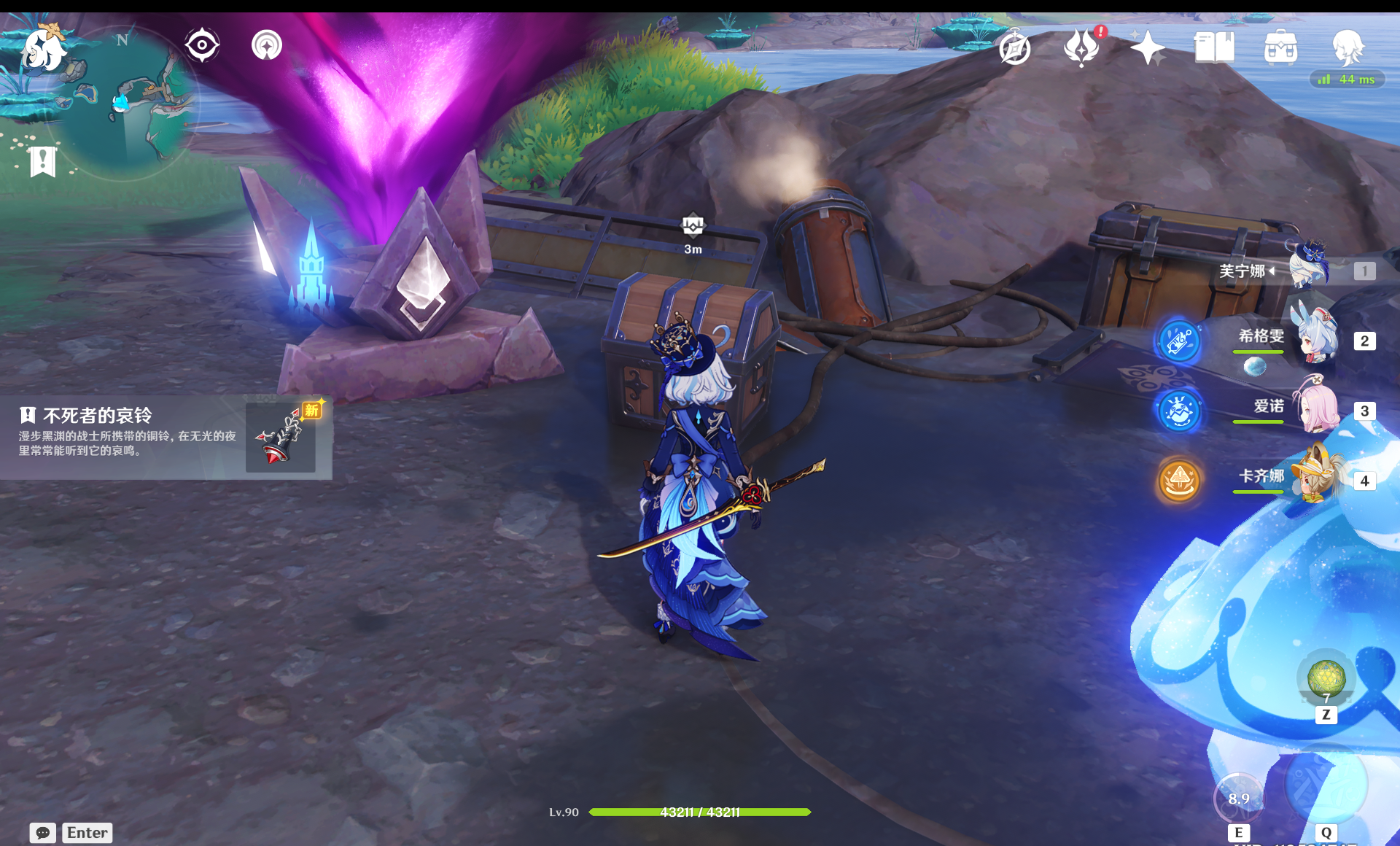Use the green gadget item
The image size is (1400, 846).
pos(1326,678)
